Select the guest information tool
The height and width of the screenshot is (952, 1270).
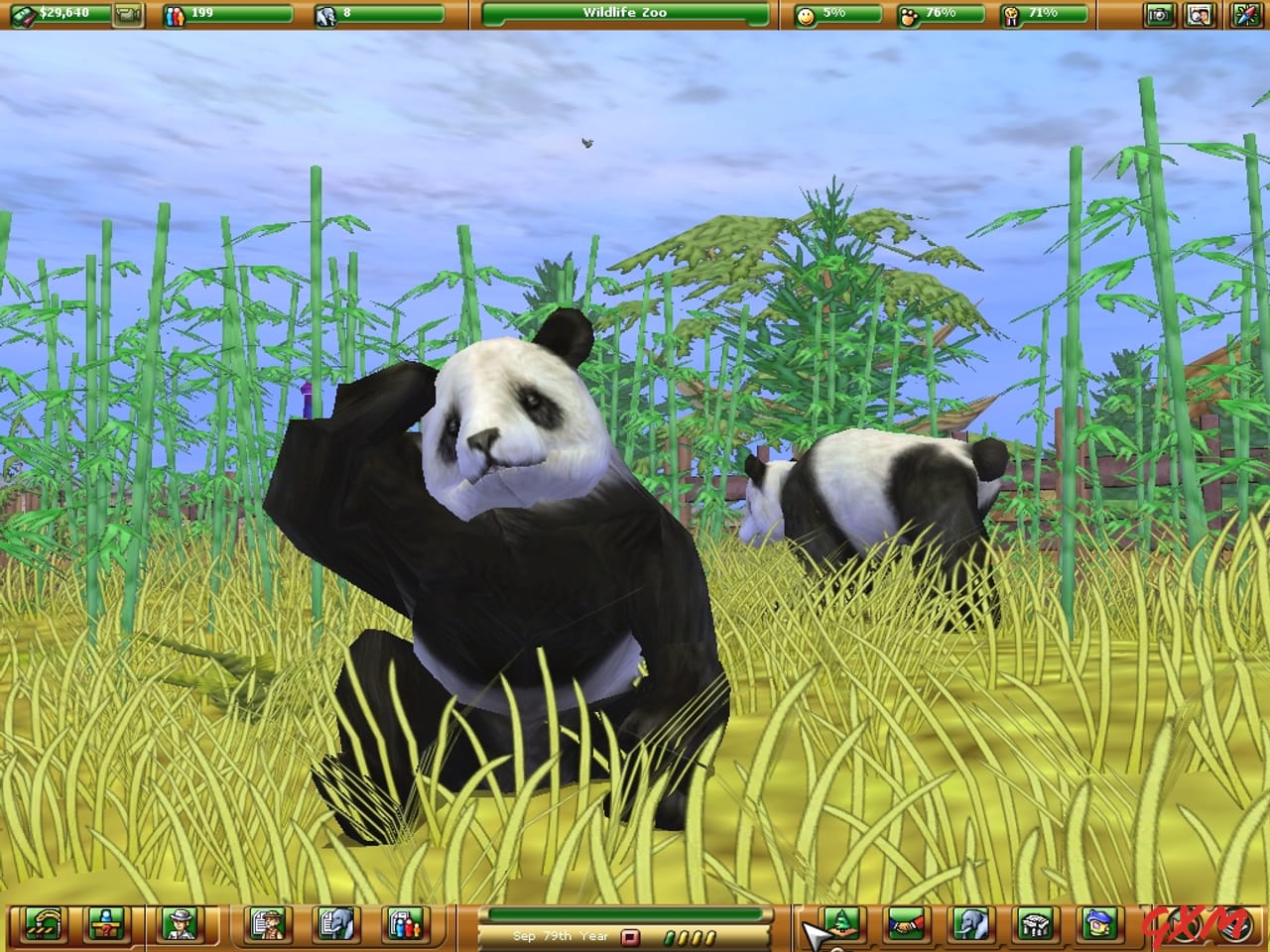(106, 927)
